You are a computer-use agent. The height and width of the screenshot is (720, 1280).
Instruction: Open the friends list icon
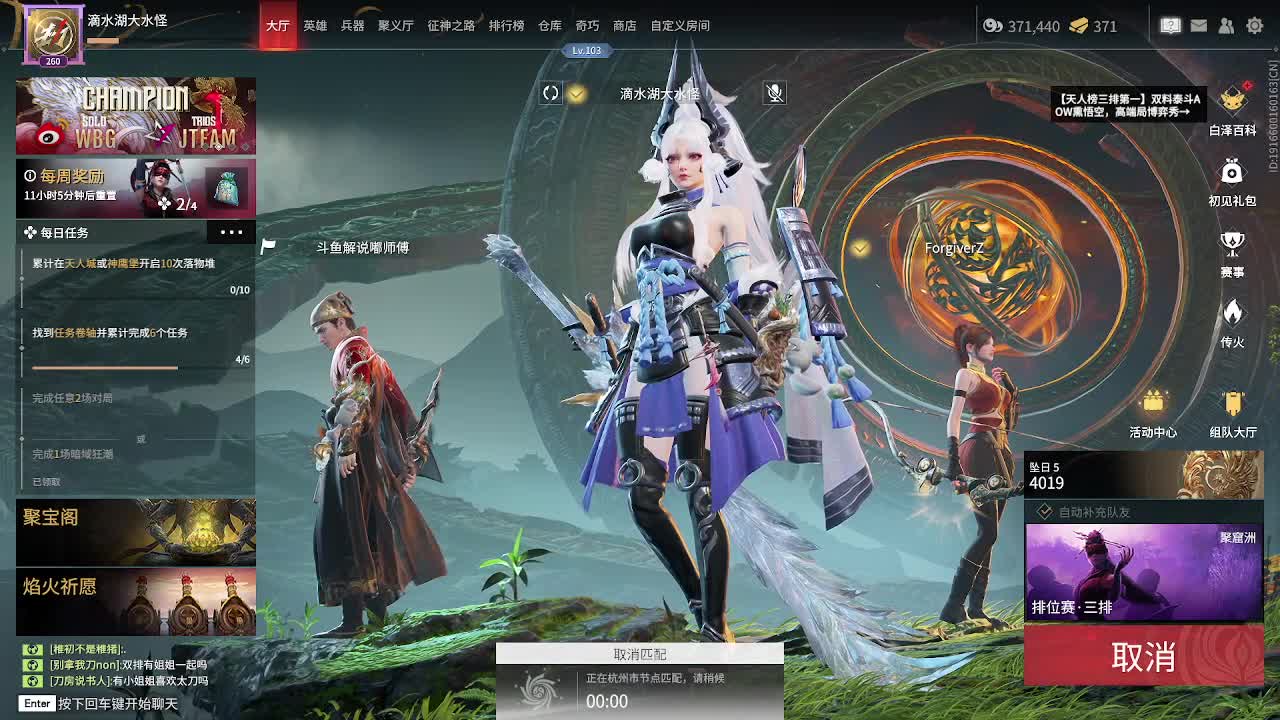[1227, 25]
